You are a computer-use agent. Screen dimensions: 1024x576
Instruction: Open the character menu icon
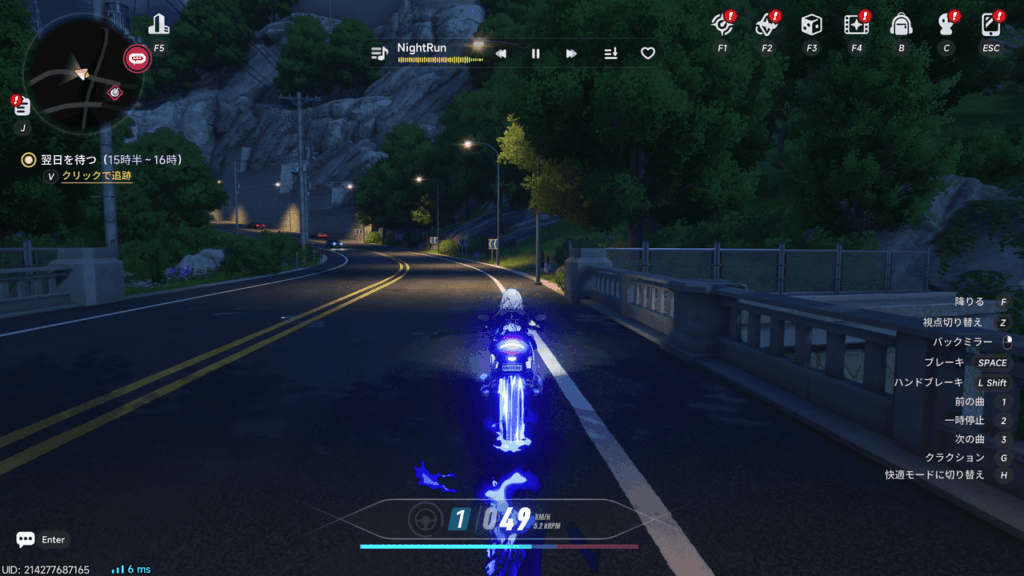[x=946, y=25]
